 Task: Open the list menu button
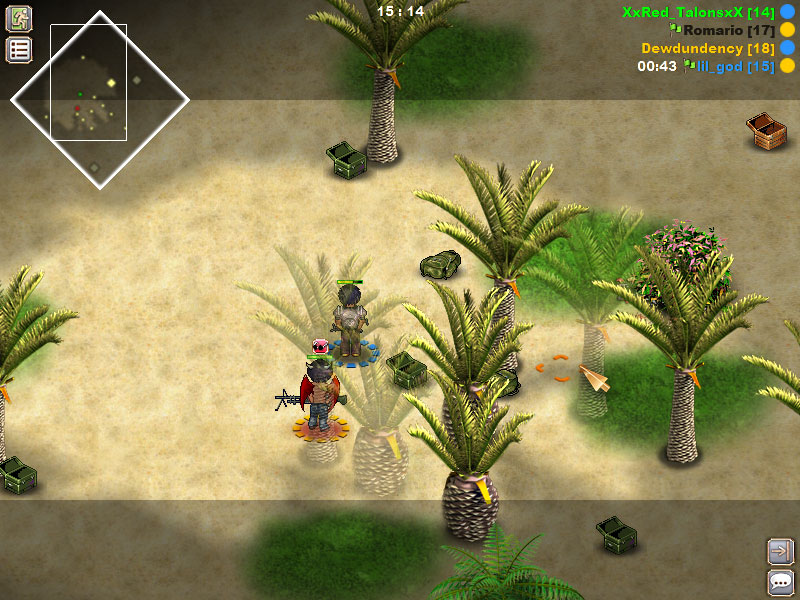pos(19,50)
